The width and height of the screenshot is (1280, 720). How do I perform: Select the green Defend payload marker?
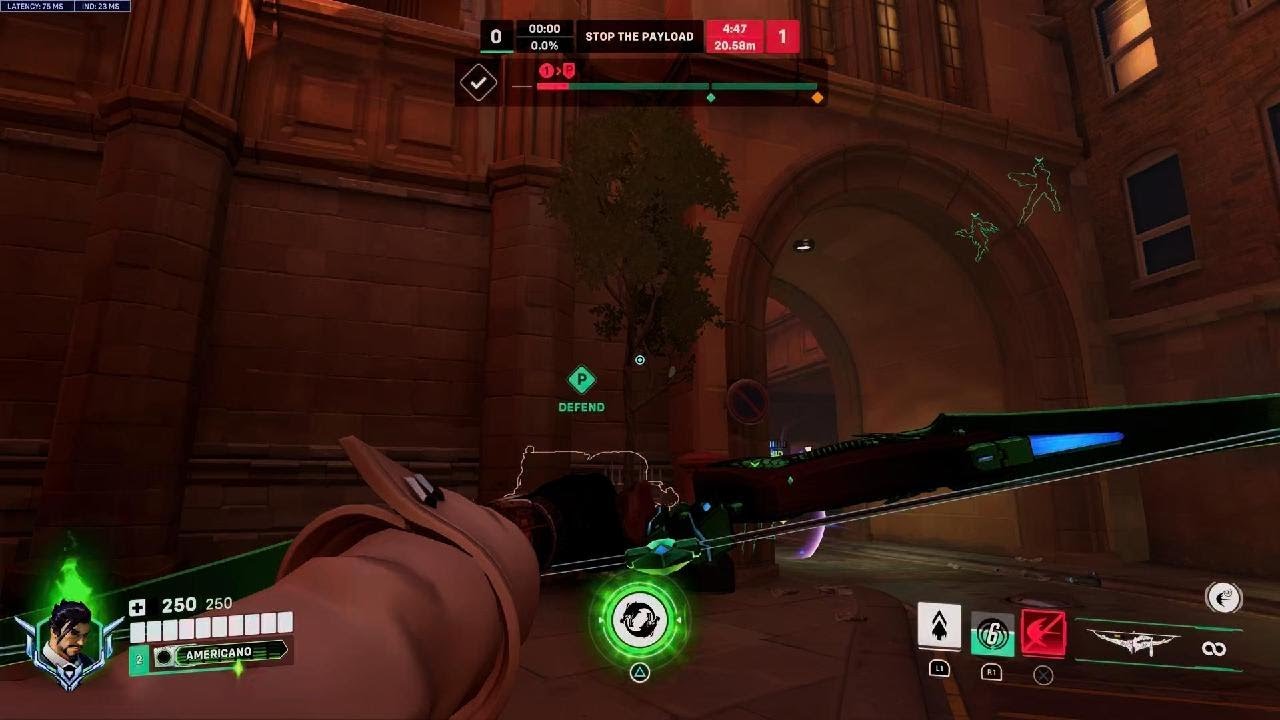(581, 380)
